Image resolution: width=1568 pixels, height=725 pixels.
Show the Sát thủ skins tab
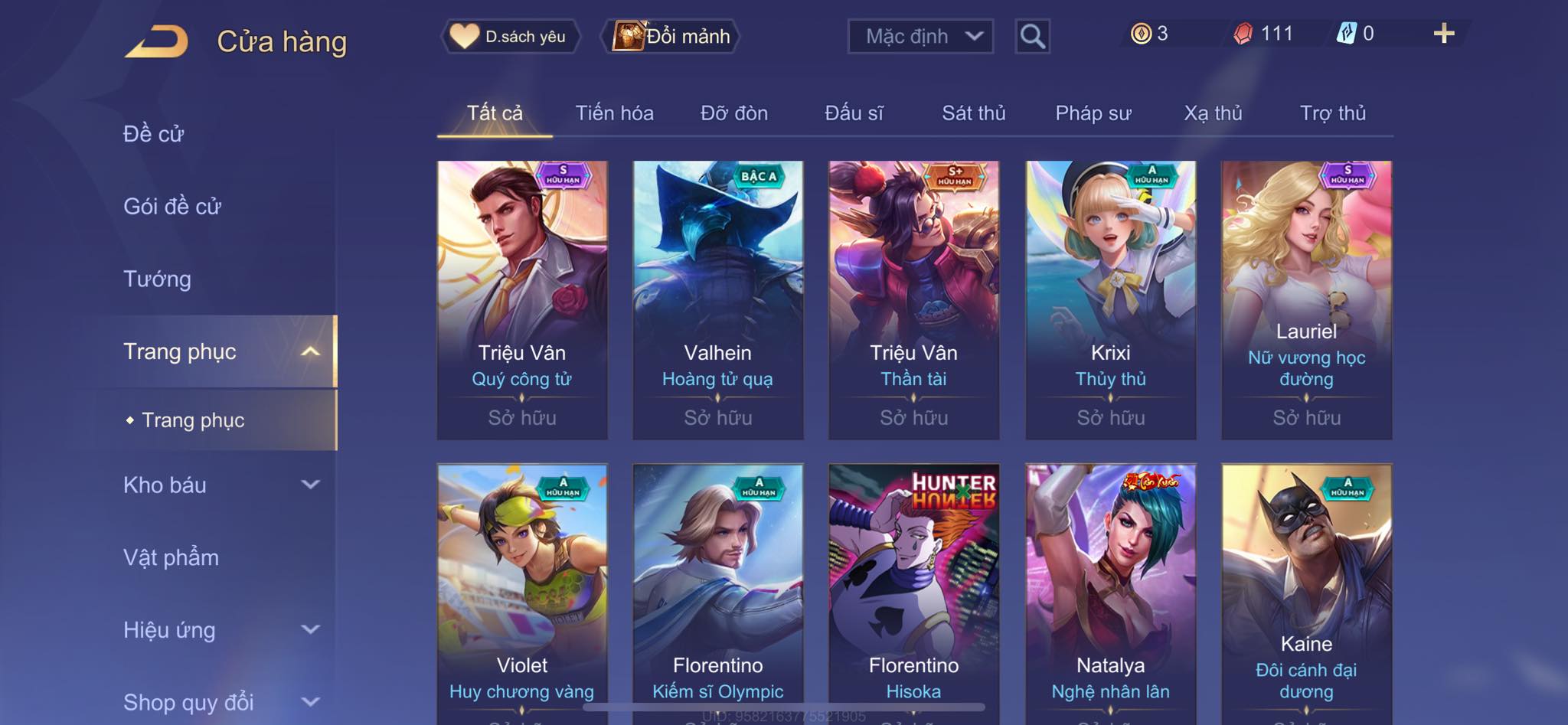pyautogui.click(x=973, y=113)
